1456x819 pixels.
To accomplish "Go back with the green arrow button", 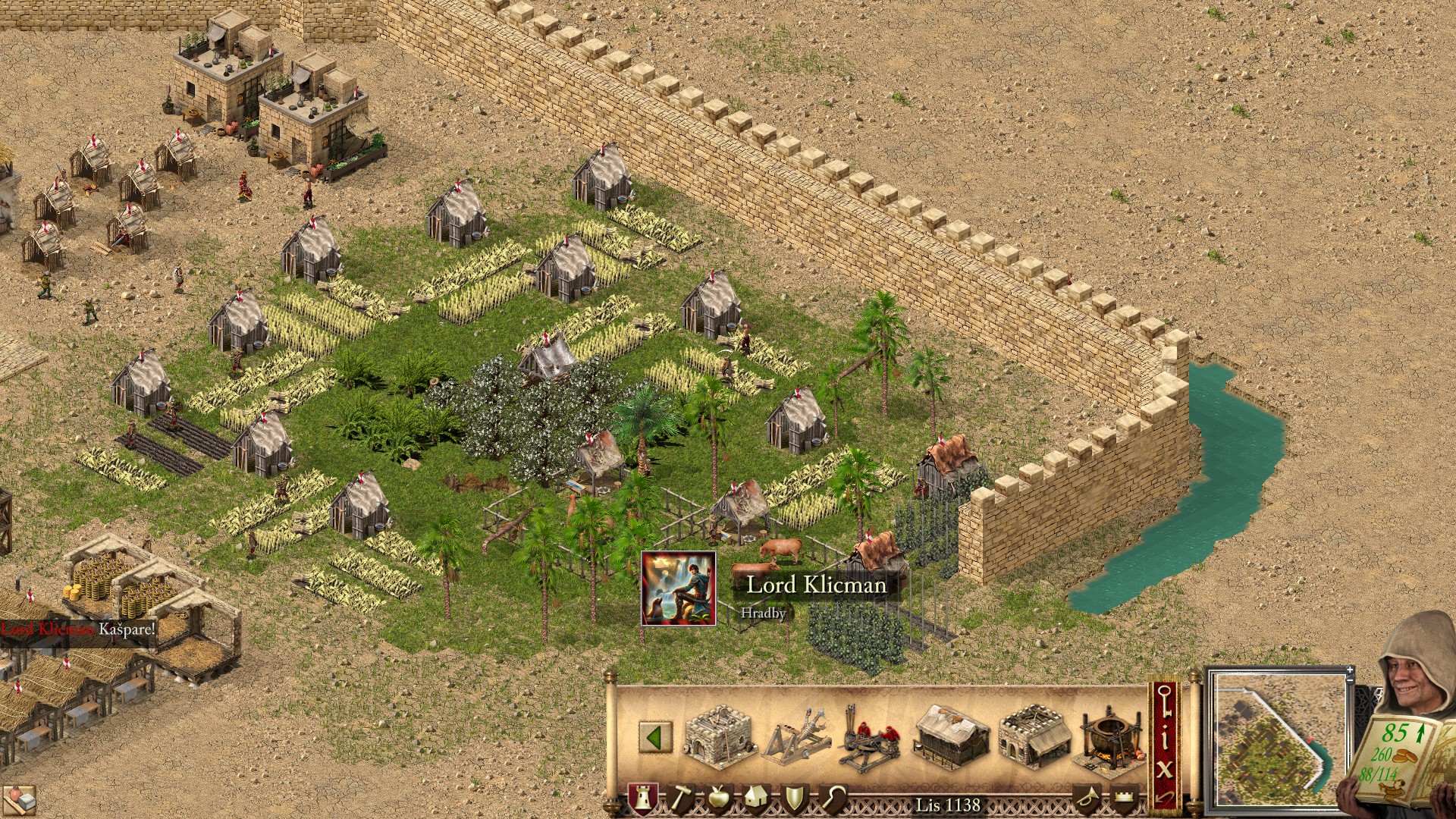I will [654, 737].
